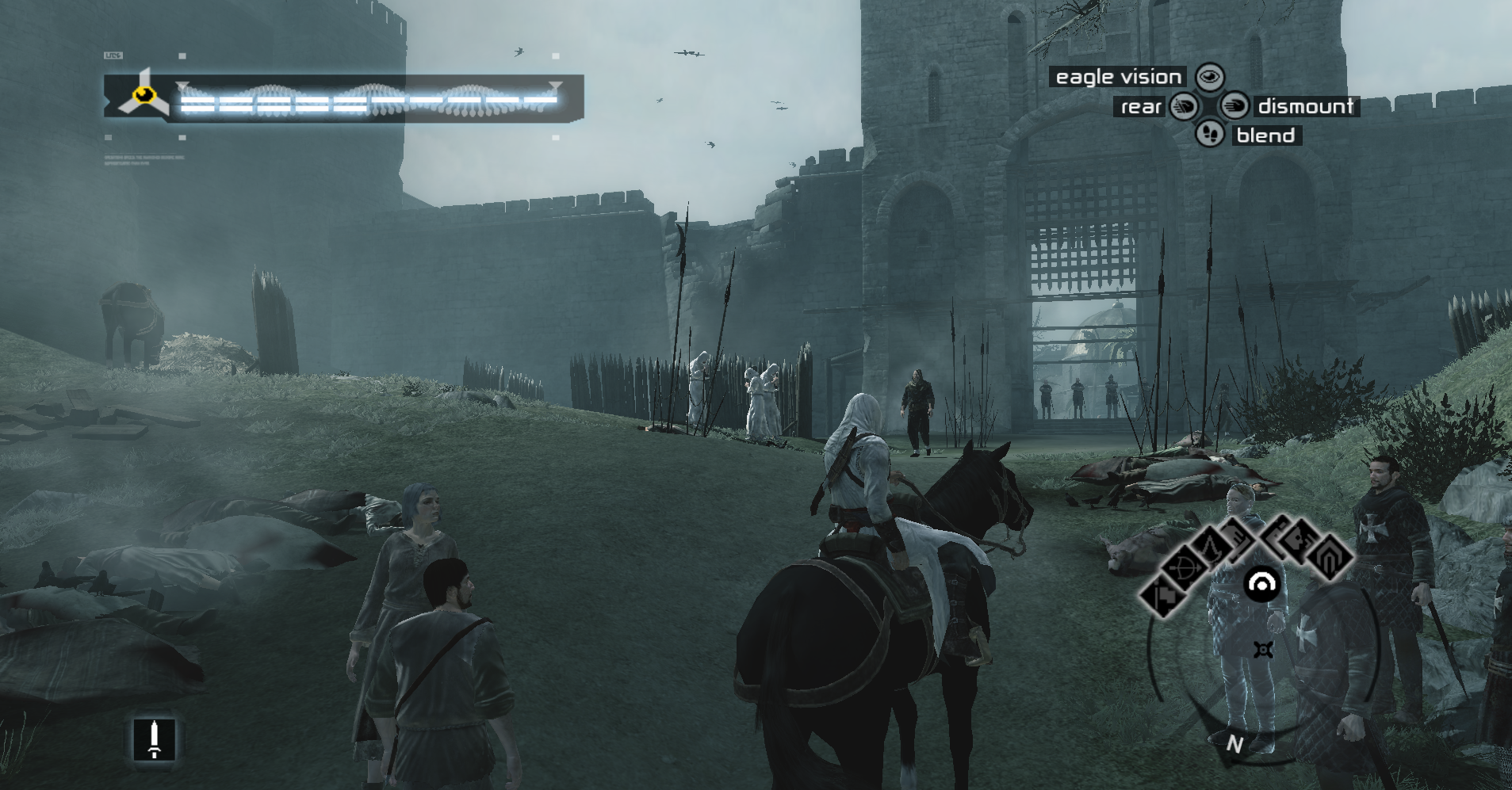Click the compass N on the minimap
Image resolution: width=1512 pixels, height=790 pixels.
pos(1234,744)
